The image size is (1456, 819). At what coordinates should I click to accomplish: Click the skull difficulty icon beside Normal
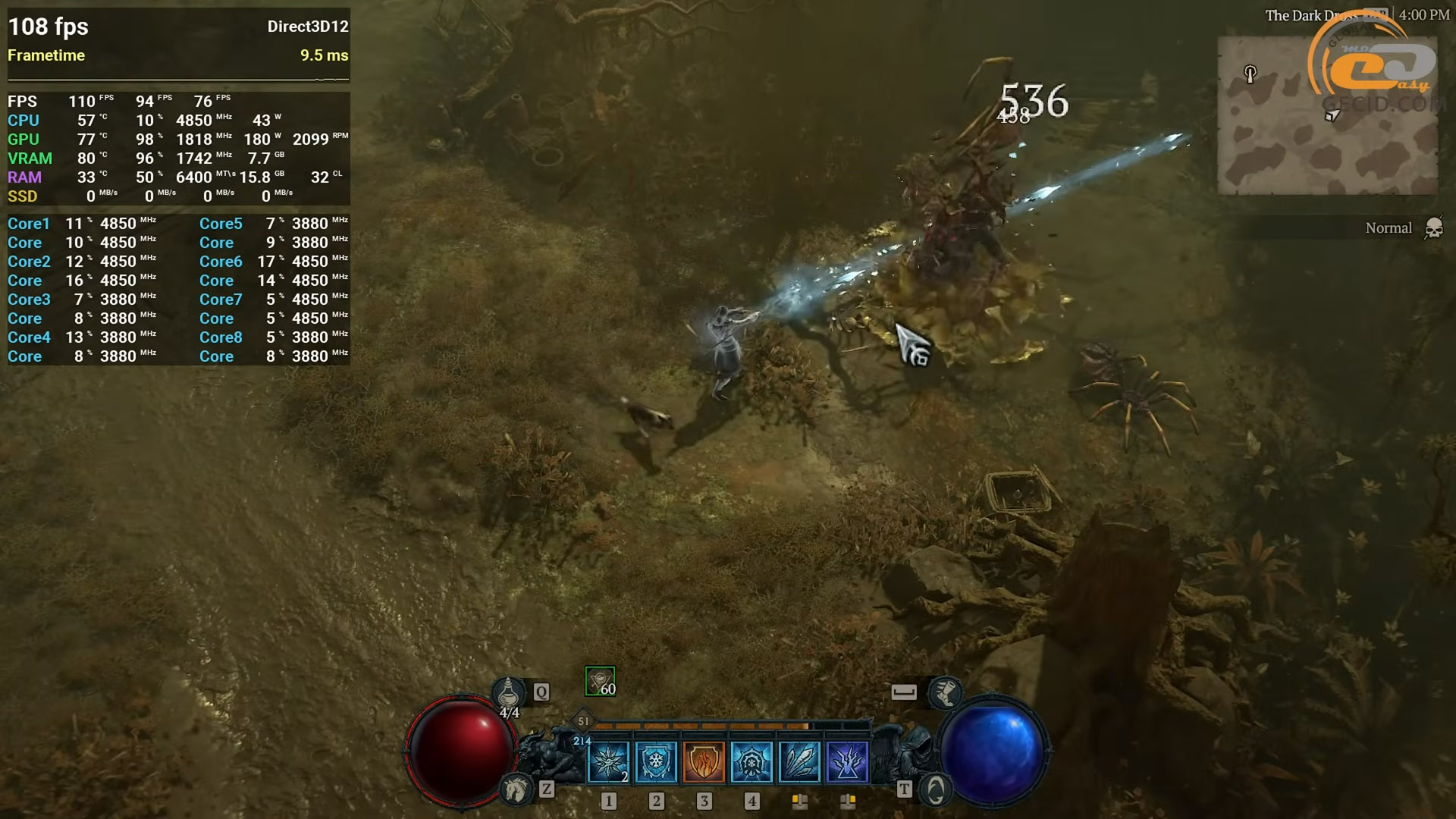point(1433,228)
